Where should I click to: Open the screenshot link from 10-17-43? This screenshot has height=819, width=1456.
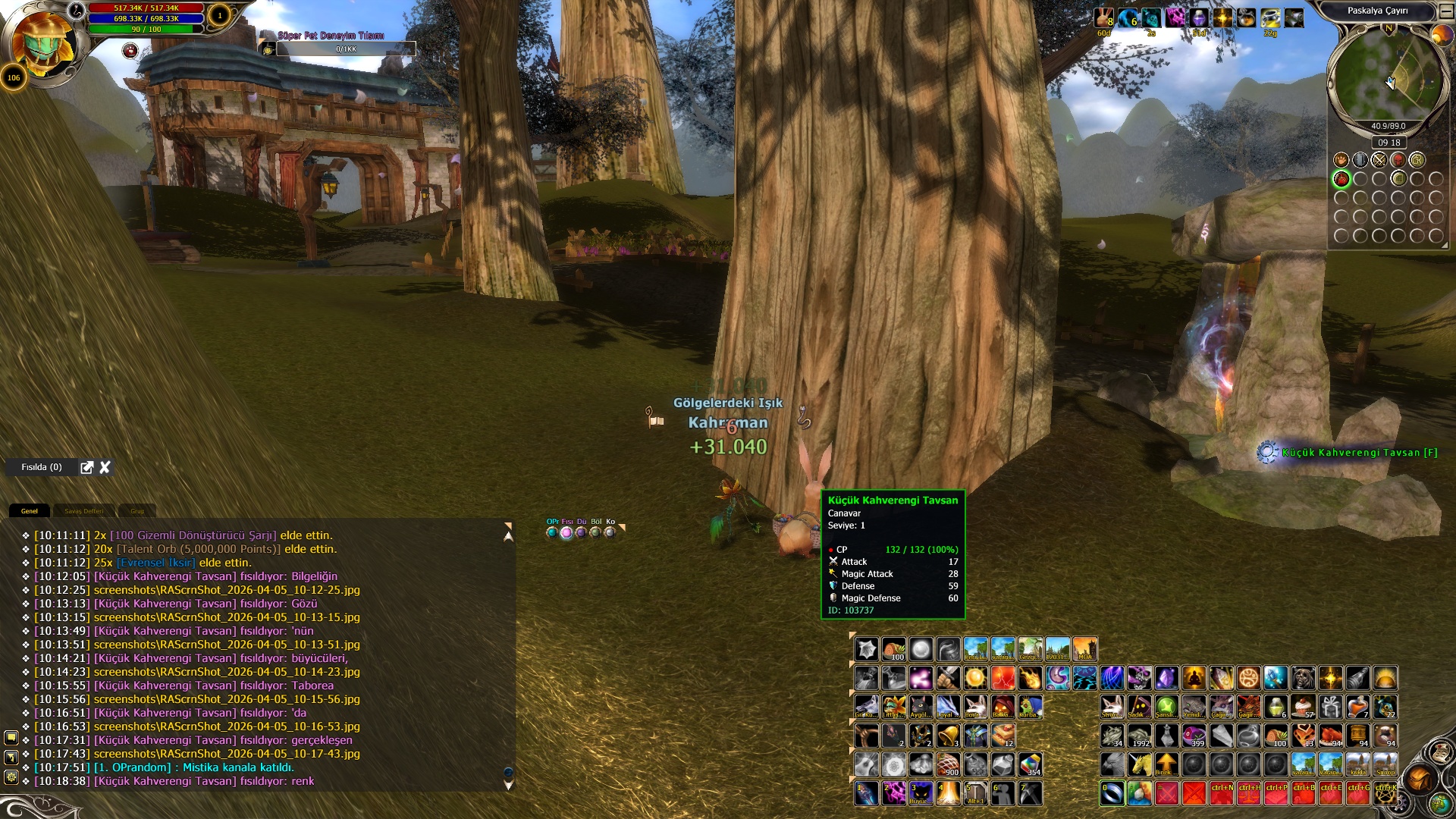(x=227, y=754)
